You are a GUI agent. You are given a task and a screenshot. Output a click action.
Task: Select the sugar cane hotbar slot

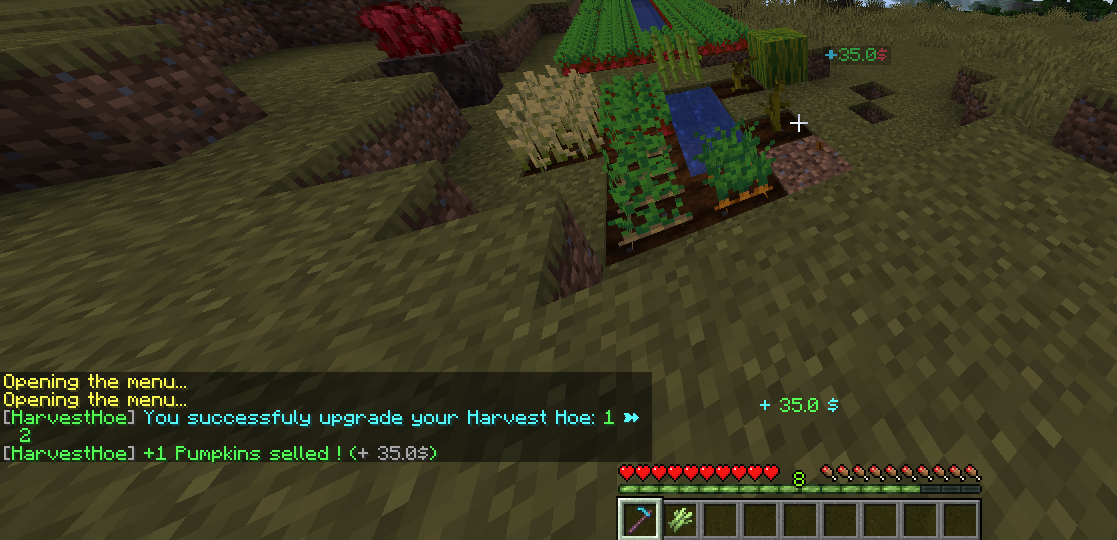tap(680, 520)
